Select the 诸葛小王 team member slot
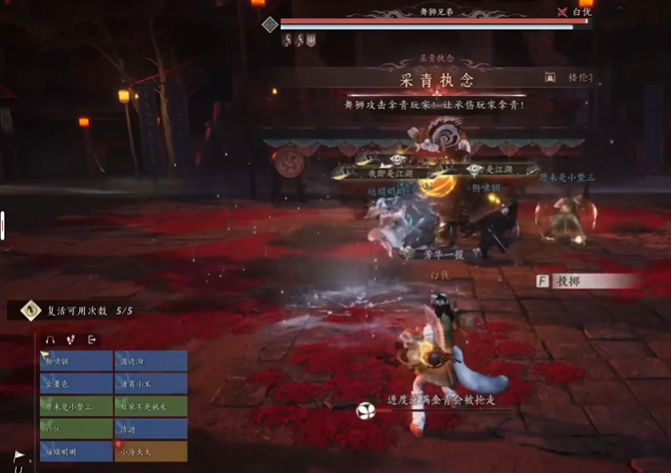 coord(151,383)
